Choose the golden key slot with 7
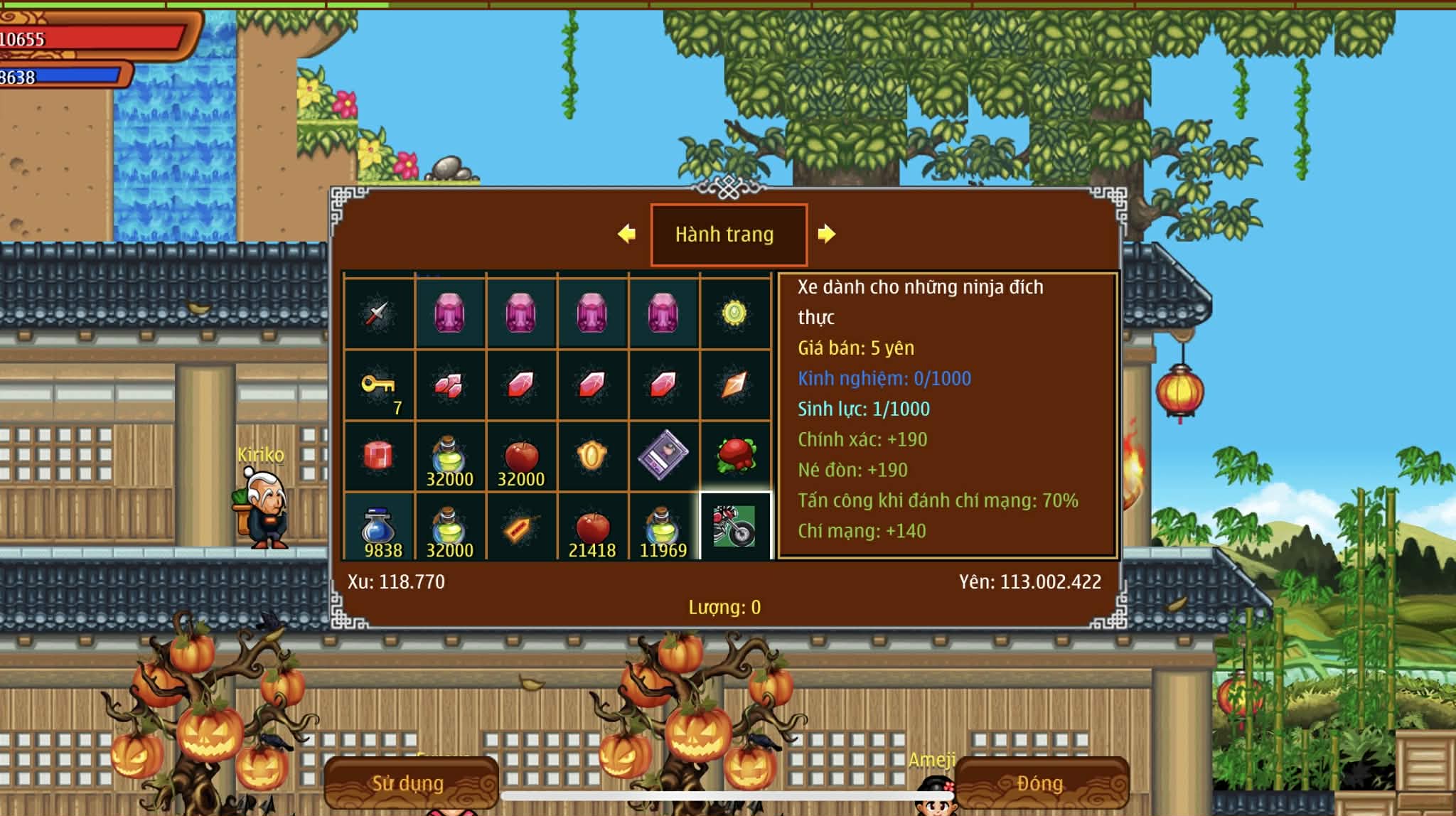The image size is (1456, 816). pyautogui.click(x=379, y=385)
